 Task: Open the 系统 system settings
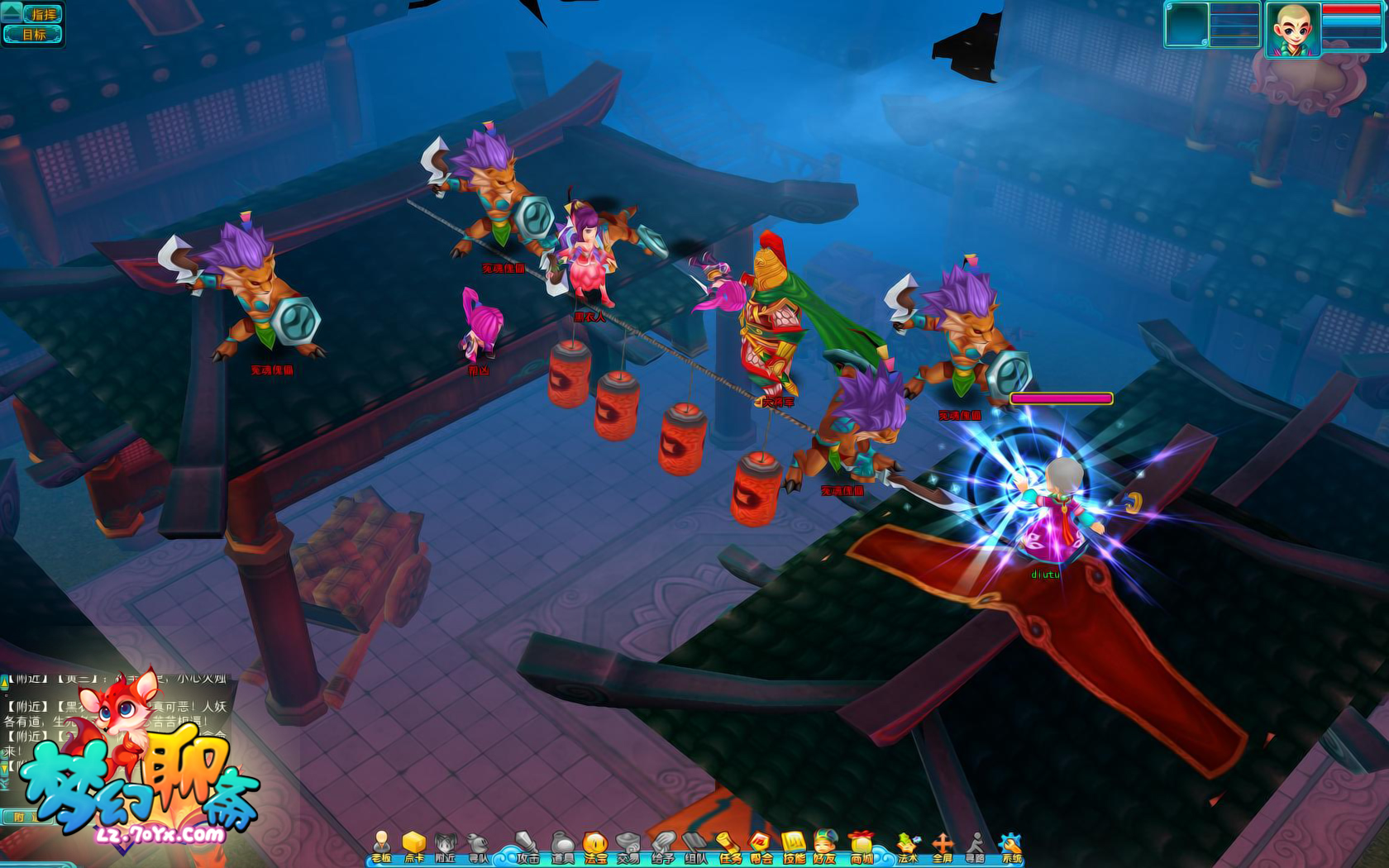[1011, 847]
